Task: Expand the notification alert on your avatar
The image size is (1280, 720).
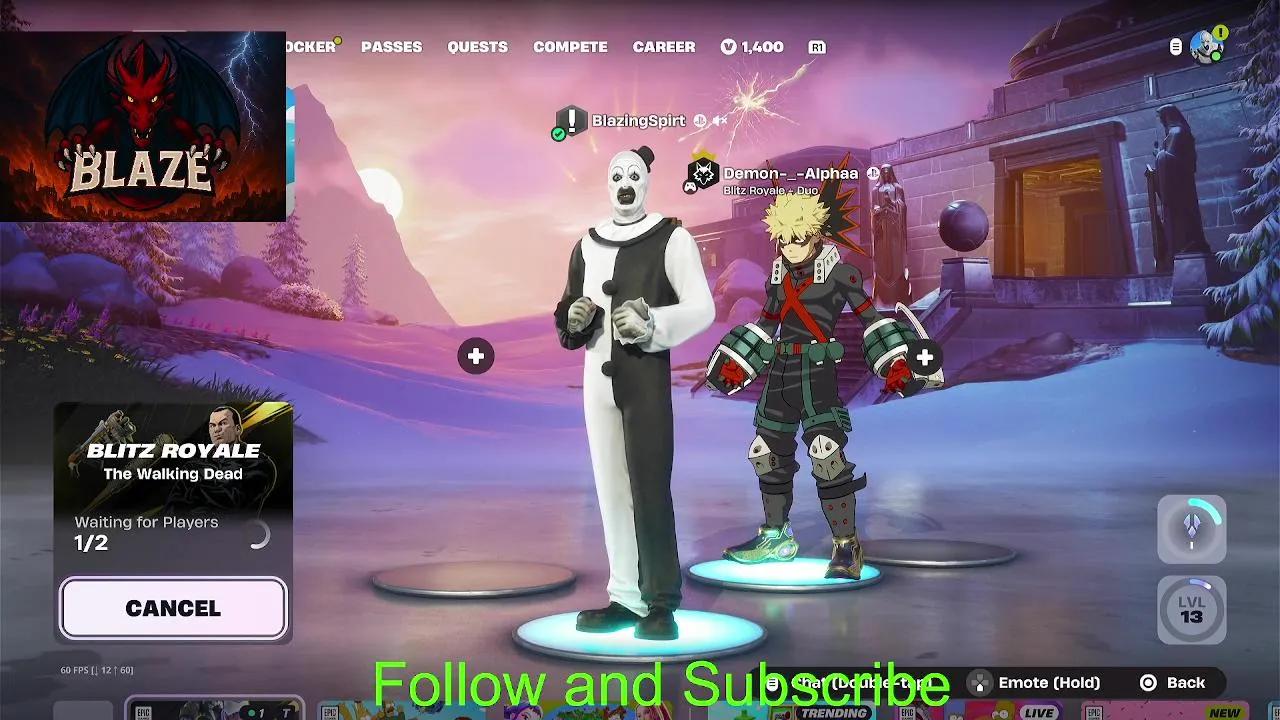Action: tap(1219, 32)
